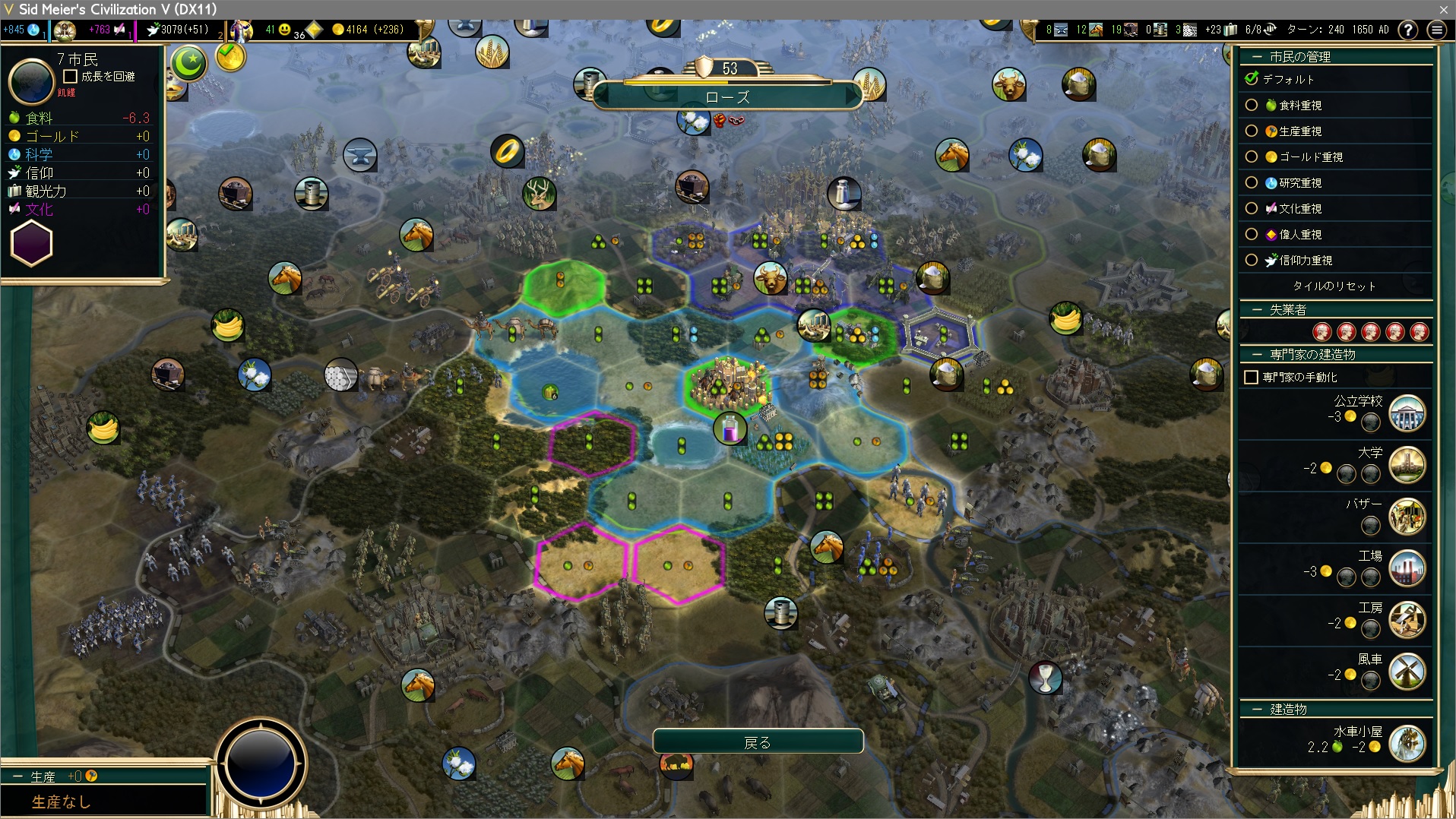
Task: Click the 戻る return button
Action: pos(758,742)
